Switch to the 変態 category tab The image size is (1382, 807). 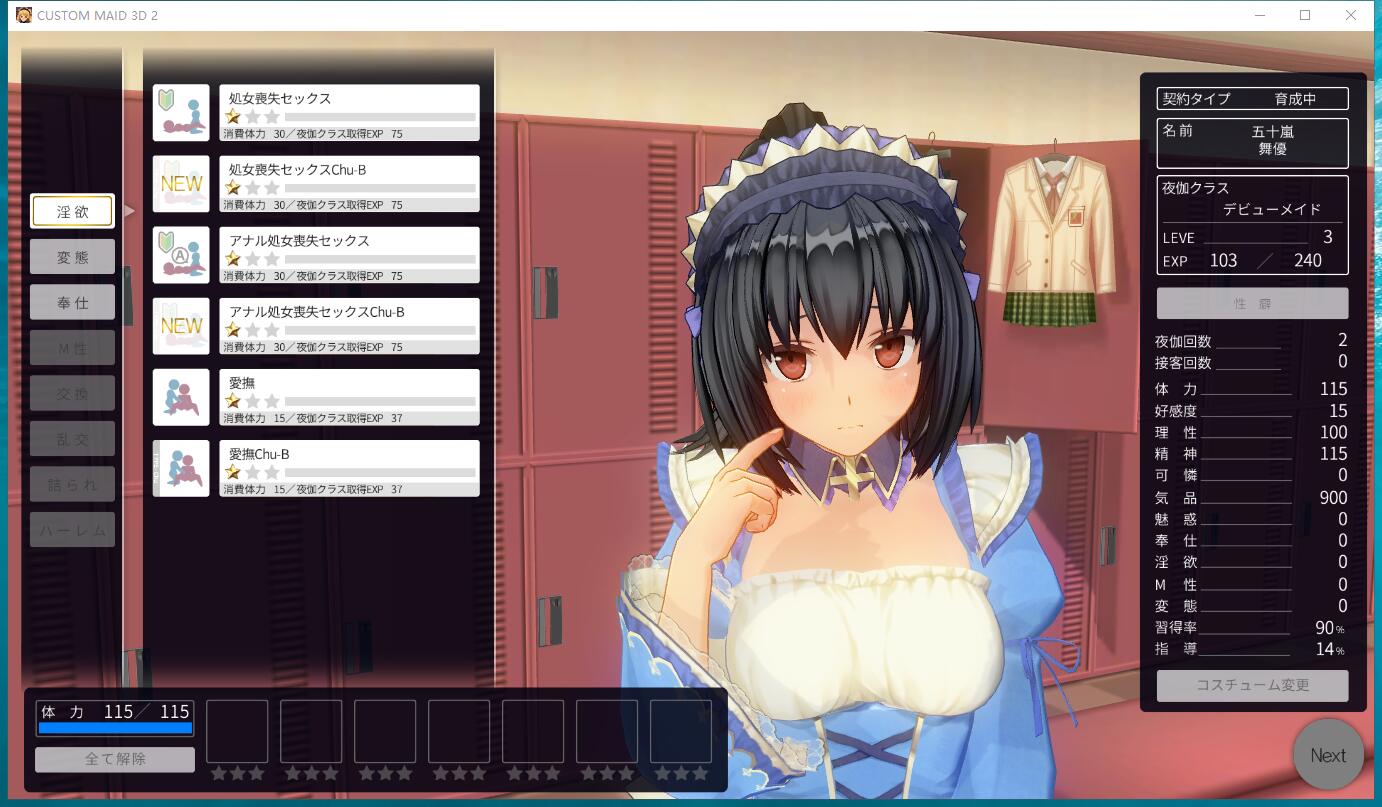tap(72, 256)
